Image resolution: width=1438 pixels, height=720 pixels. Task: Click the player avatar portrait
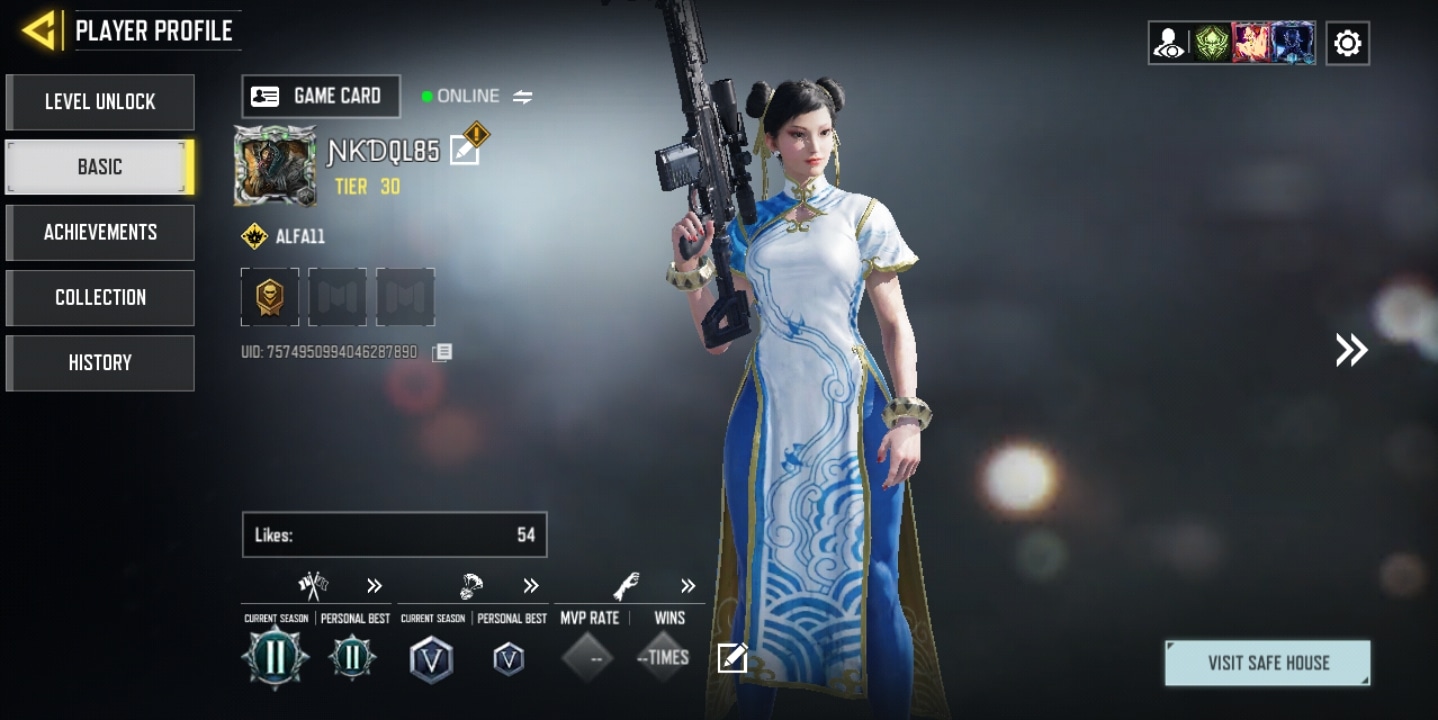[x=275, y=166]
